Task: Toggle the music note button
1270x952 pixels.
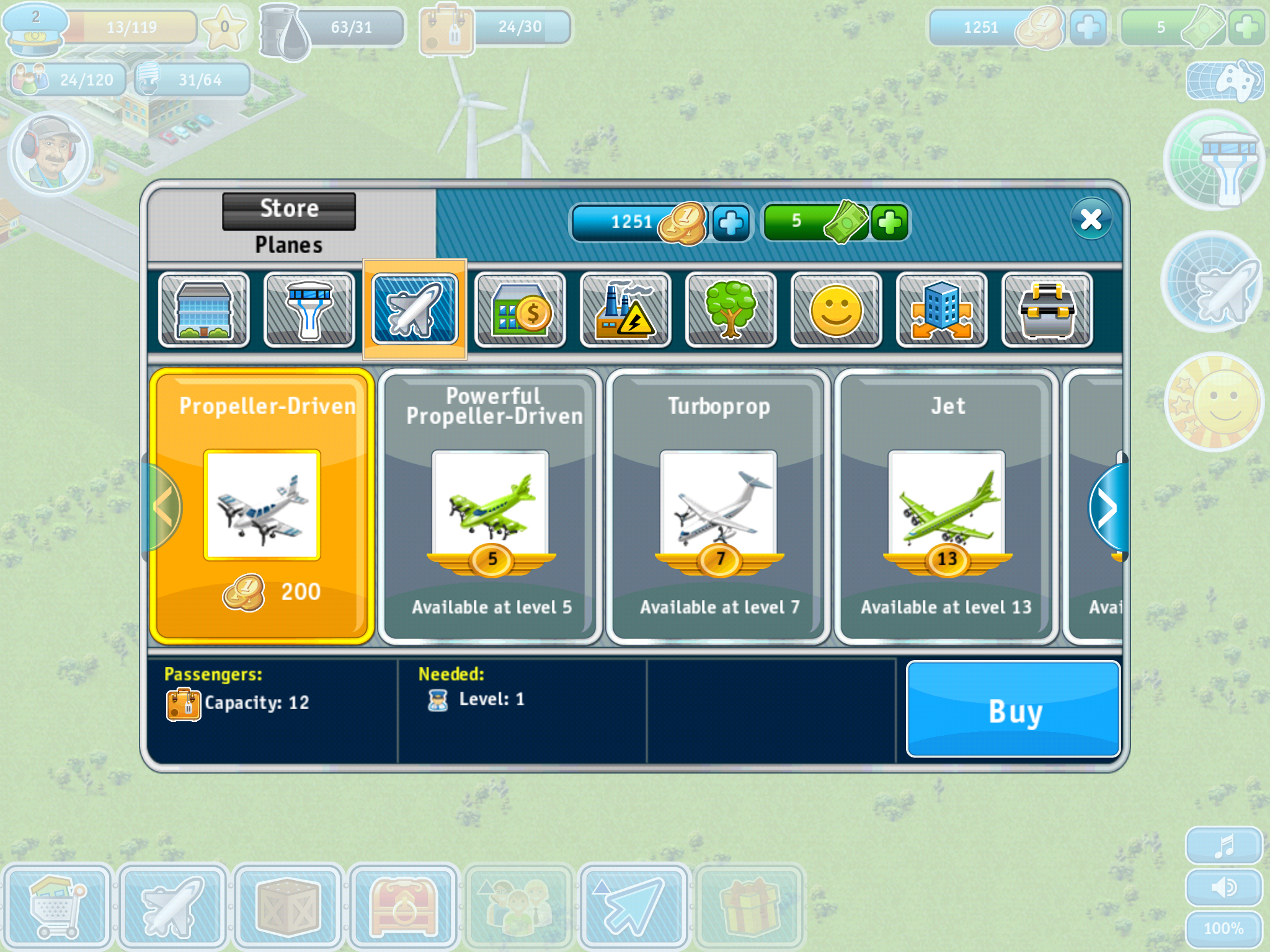Action: 1224,845
